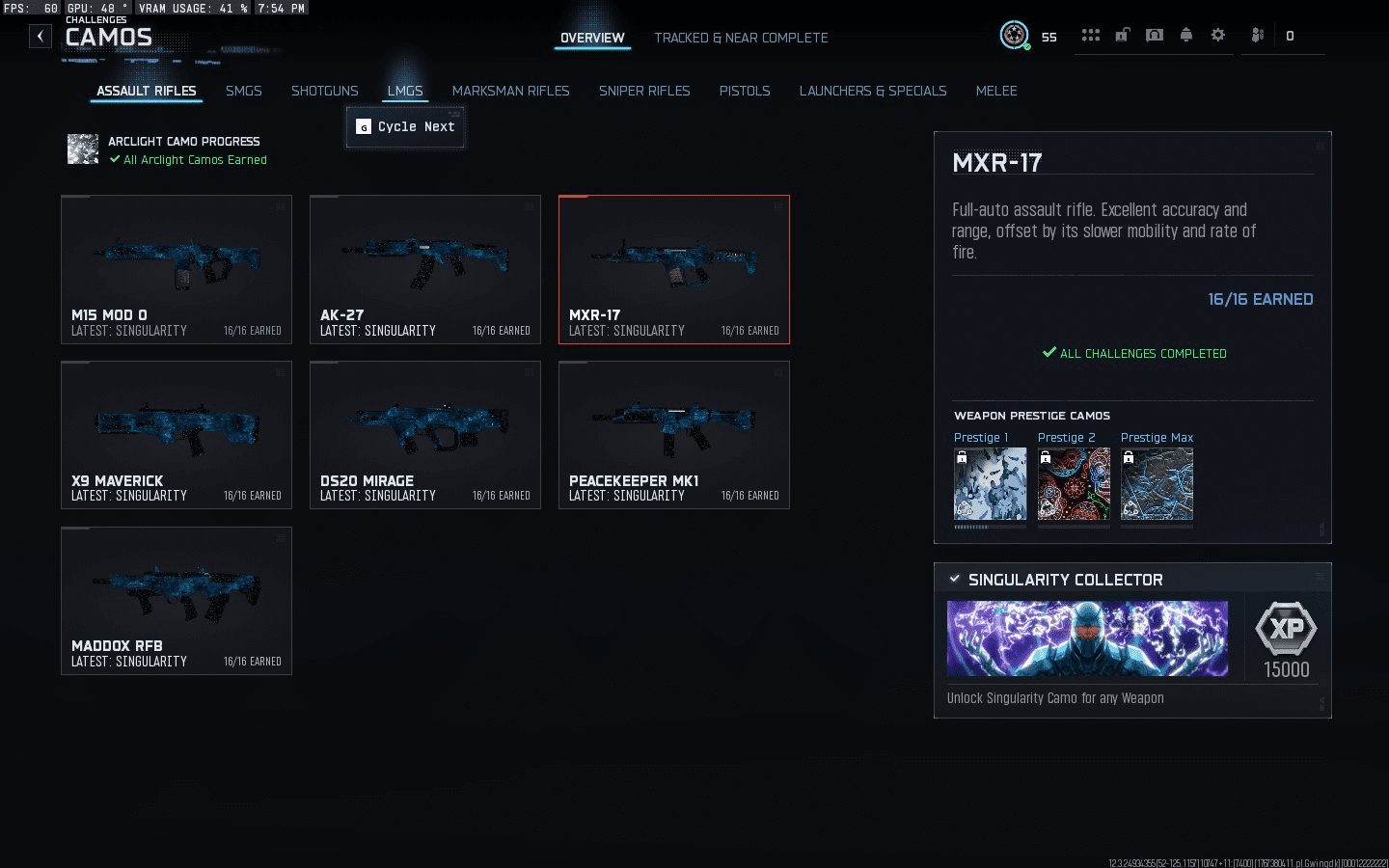Click the screenshot/capture icon in top bar
Image resolution: width=1389 pixels, height=868 pixels.
tap(1154, 35)
